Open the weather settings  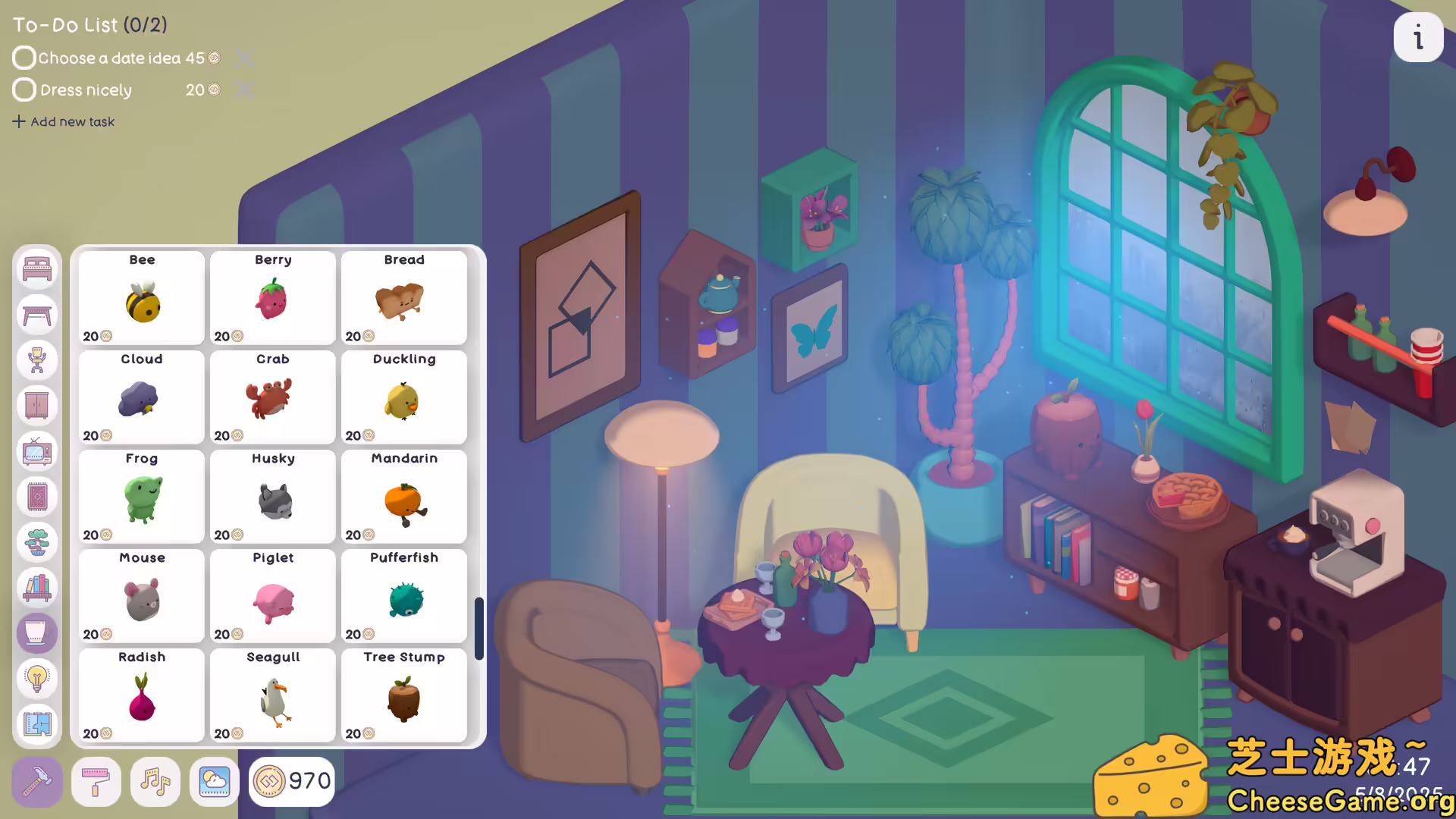click(214, 781)
